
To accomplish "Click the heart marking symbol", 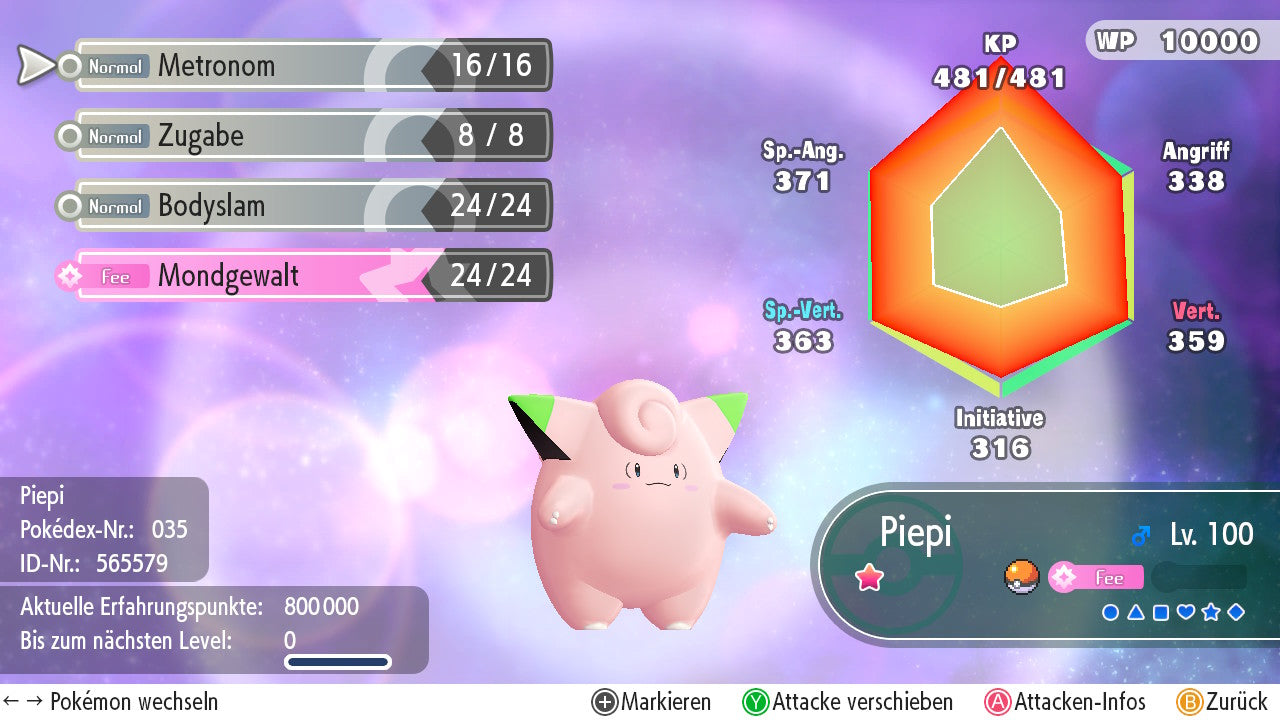I will 1186,612.
